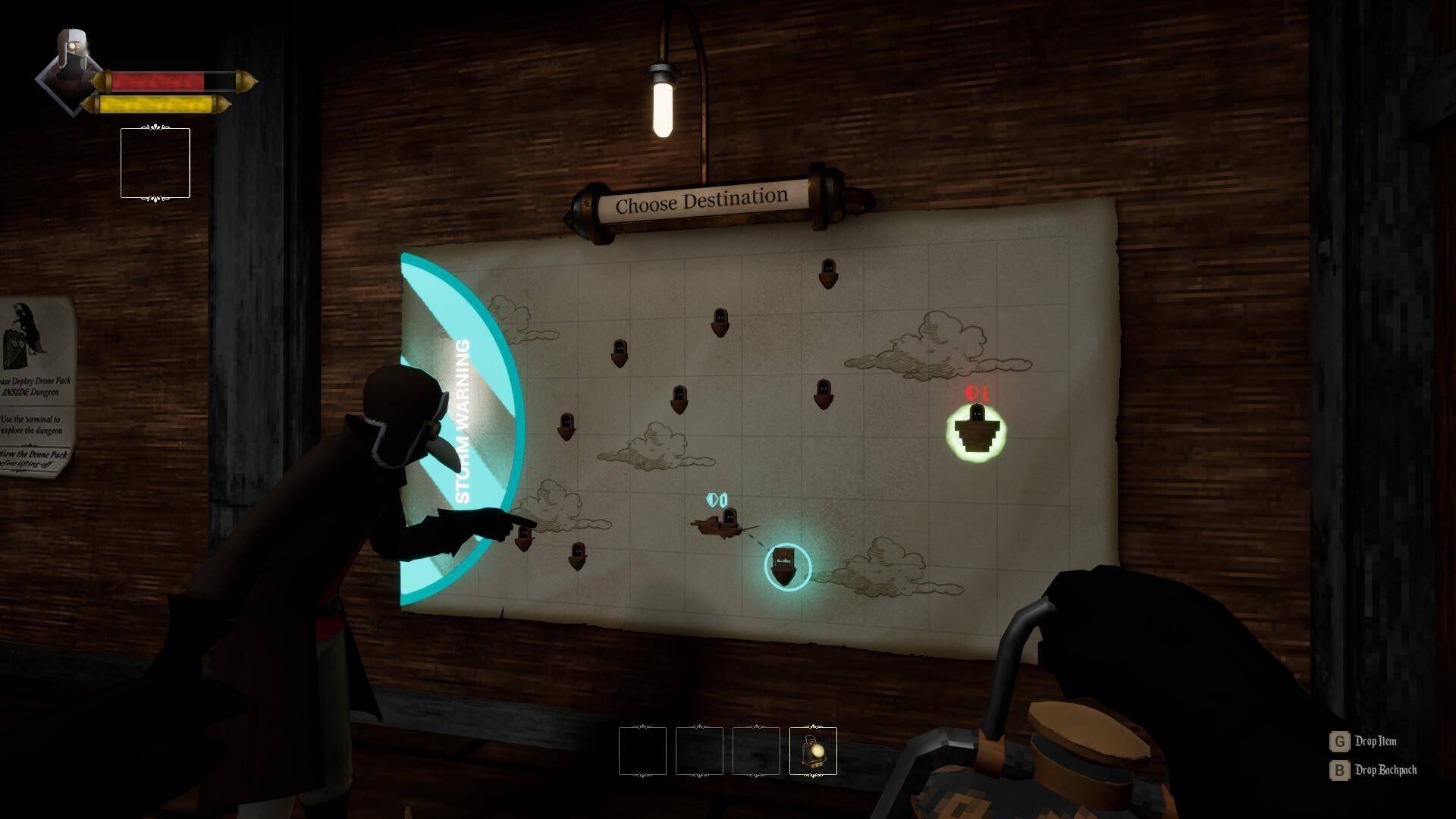This screenshot has width=1456, height=819.
Task: Select the lantern hotbar slot
Action: [x=813, y=751]
